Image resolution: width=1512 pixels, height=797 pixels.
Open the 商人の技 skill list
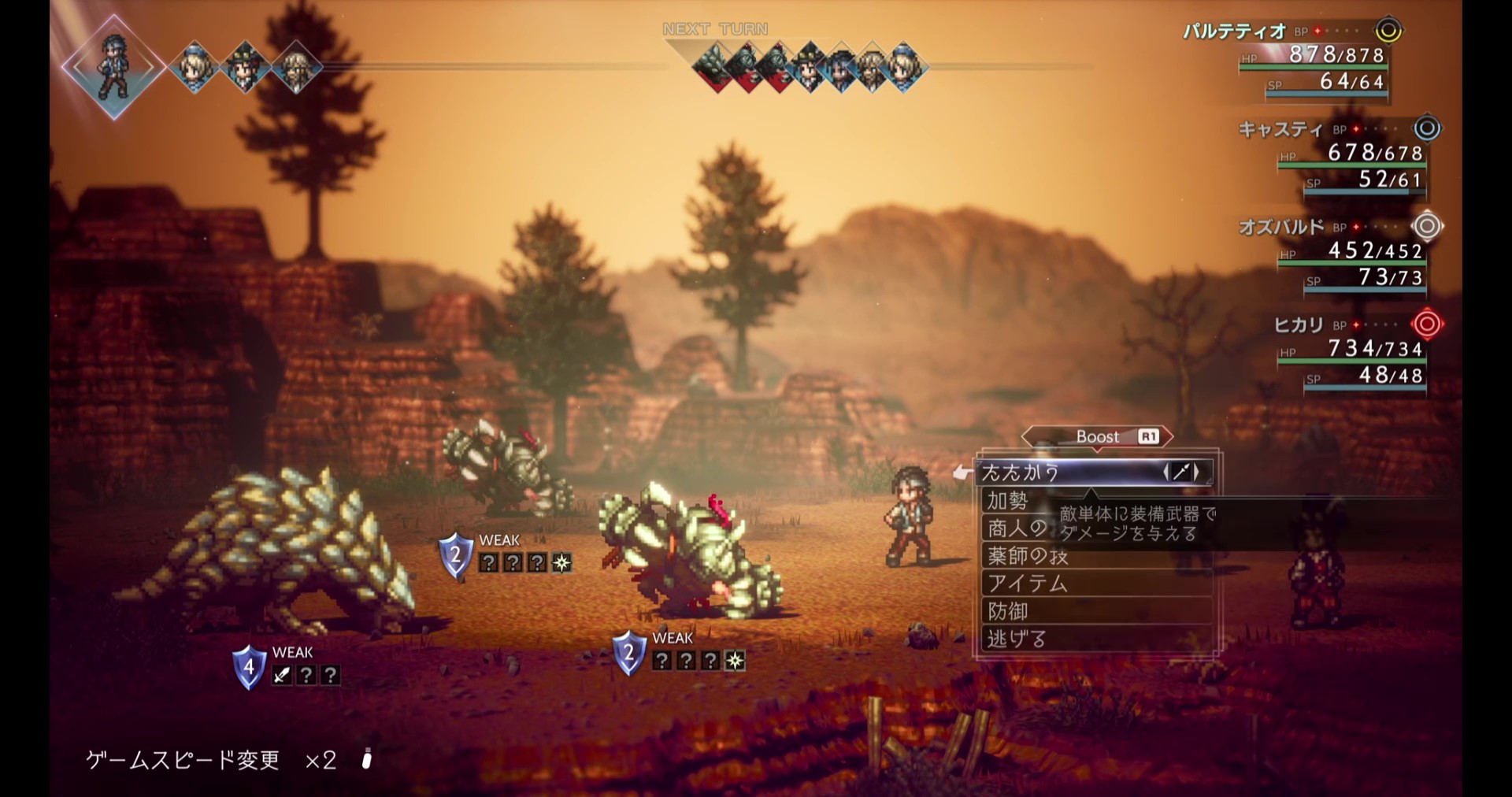(x=1017, y=528)
